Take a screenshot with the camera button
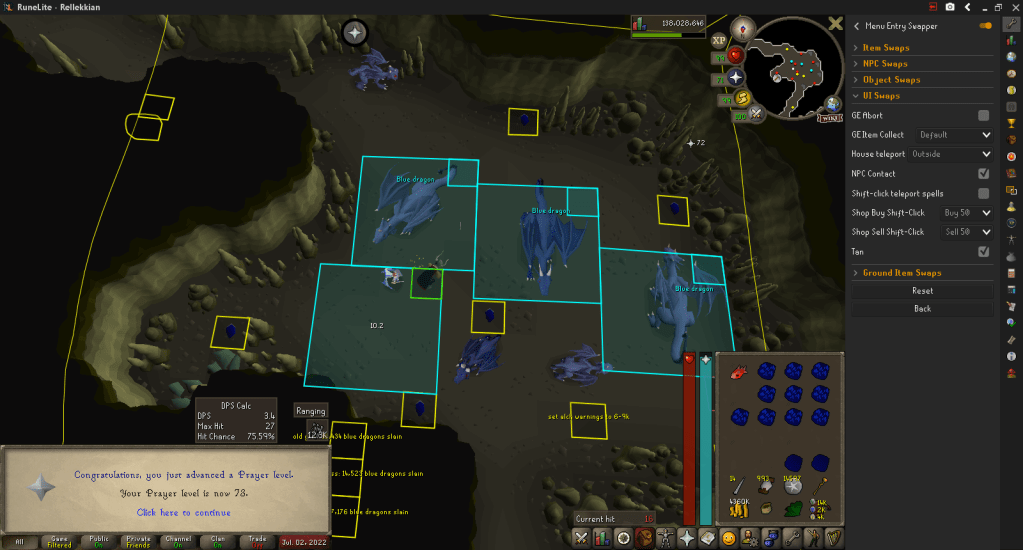Image resolution: width=1023 pixels, height=550 pixels. [x=951, y=7]
